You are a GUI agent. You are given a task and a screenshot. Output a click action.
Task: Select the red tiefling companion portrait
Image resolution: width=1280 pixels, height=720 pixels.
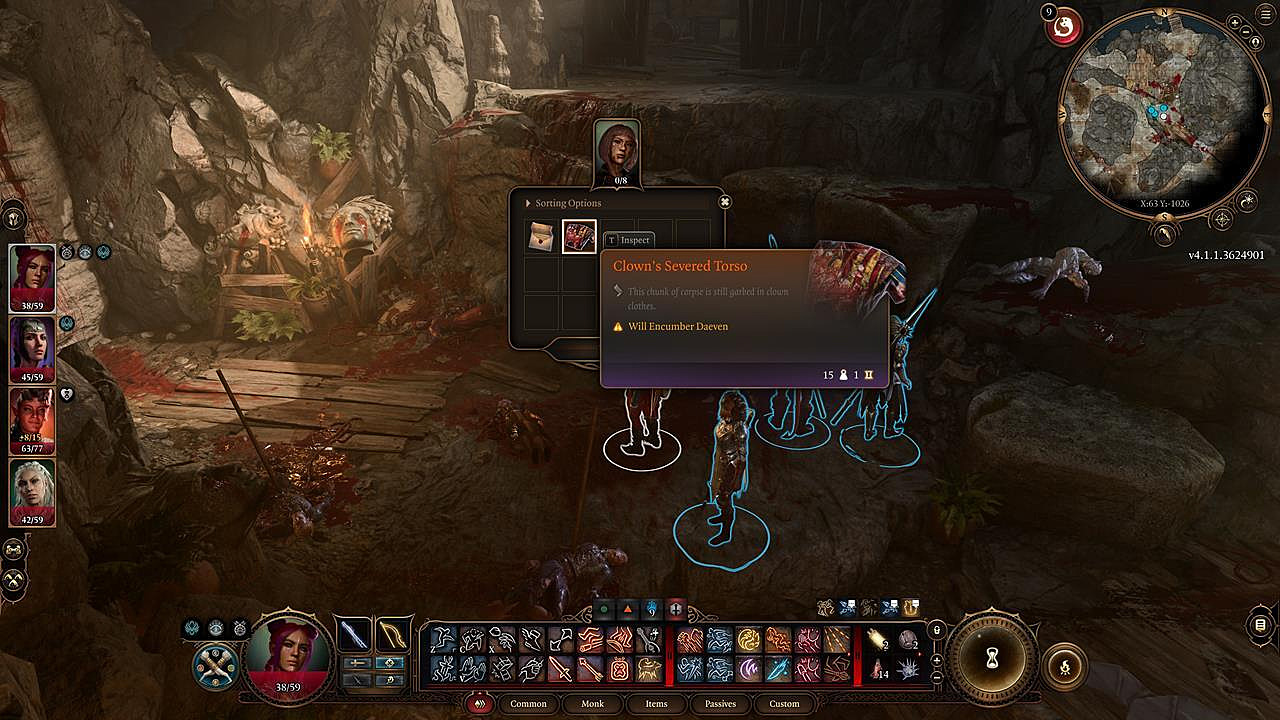tap(32, 420)
